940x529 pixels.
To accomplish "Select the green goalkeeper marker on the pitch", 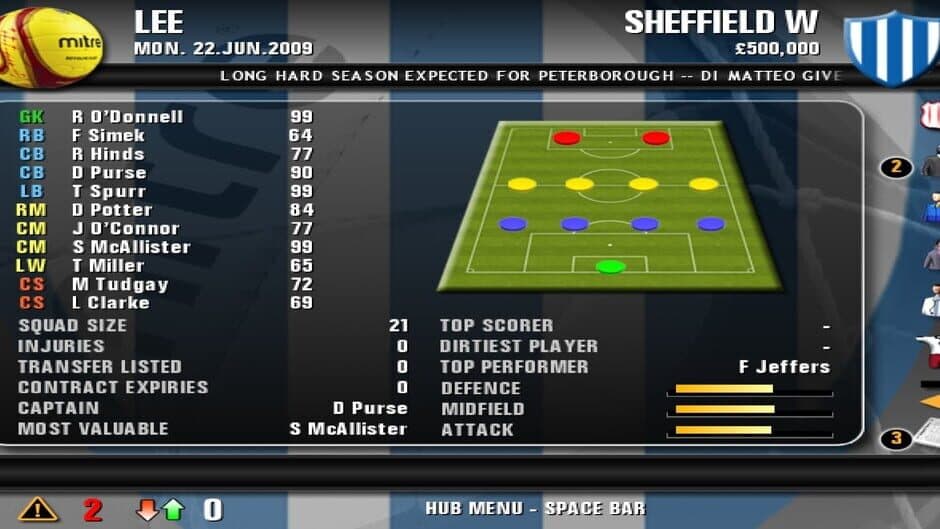I will point(610,267).
